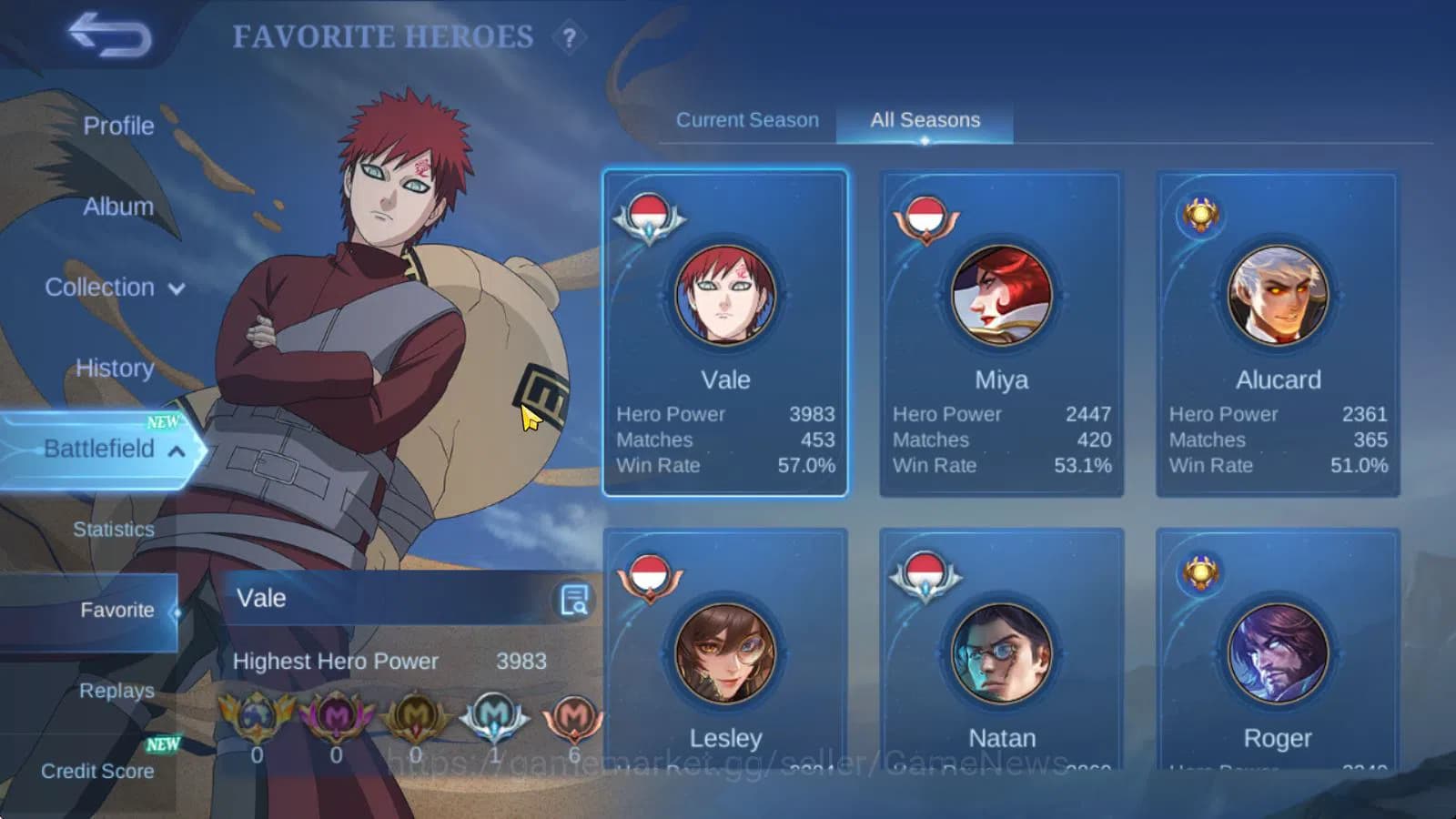Click the golden rank emblem on Alucard's card

[1200, 215]
